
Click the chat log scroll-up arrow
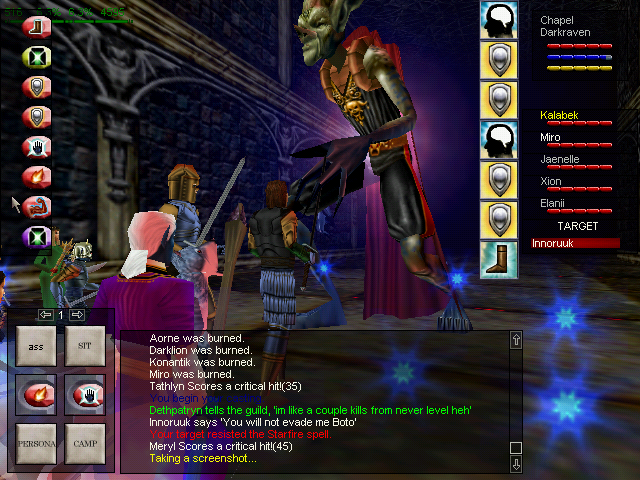[516, 340]
